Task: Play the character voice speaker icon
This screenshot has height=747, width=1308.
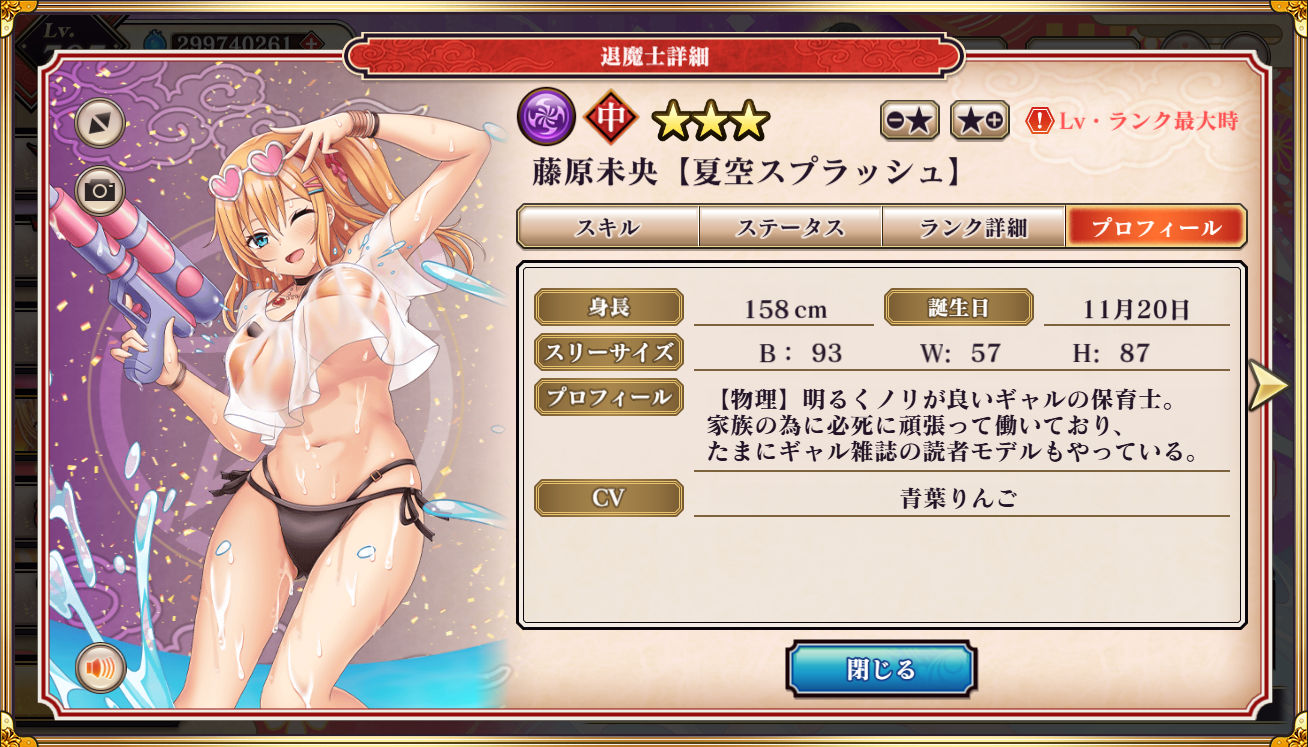Action: 100,668
